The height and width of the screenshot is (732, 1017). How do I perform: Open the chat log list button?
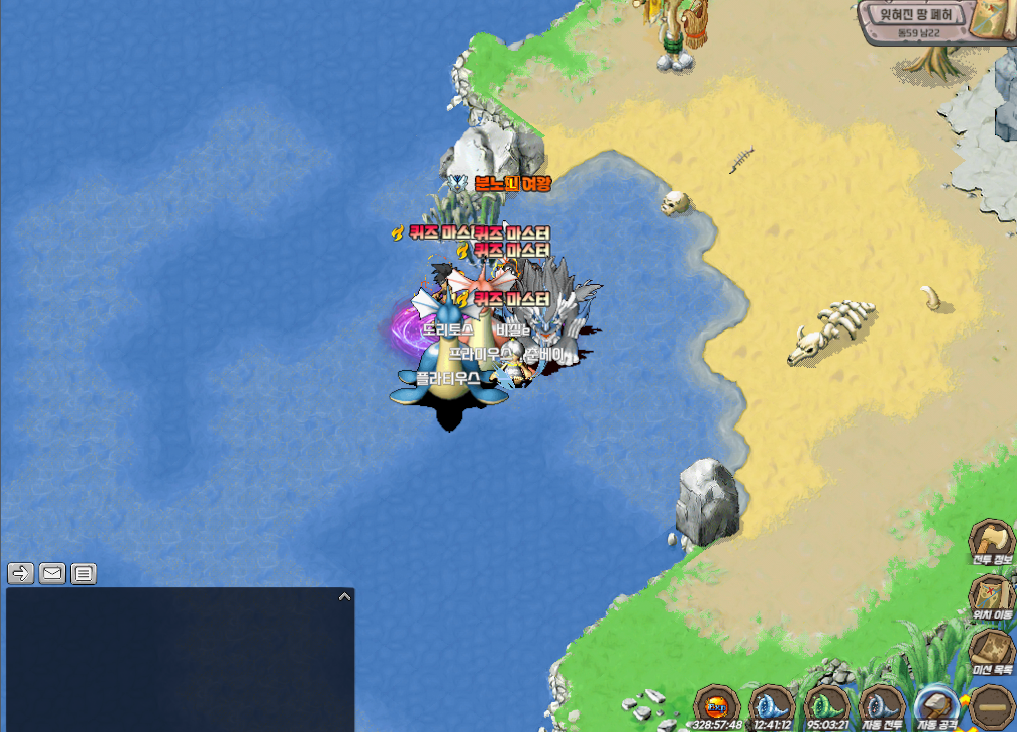(x=84, y=573)
